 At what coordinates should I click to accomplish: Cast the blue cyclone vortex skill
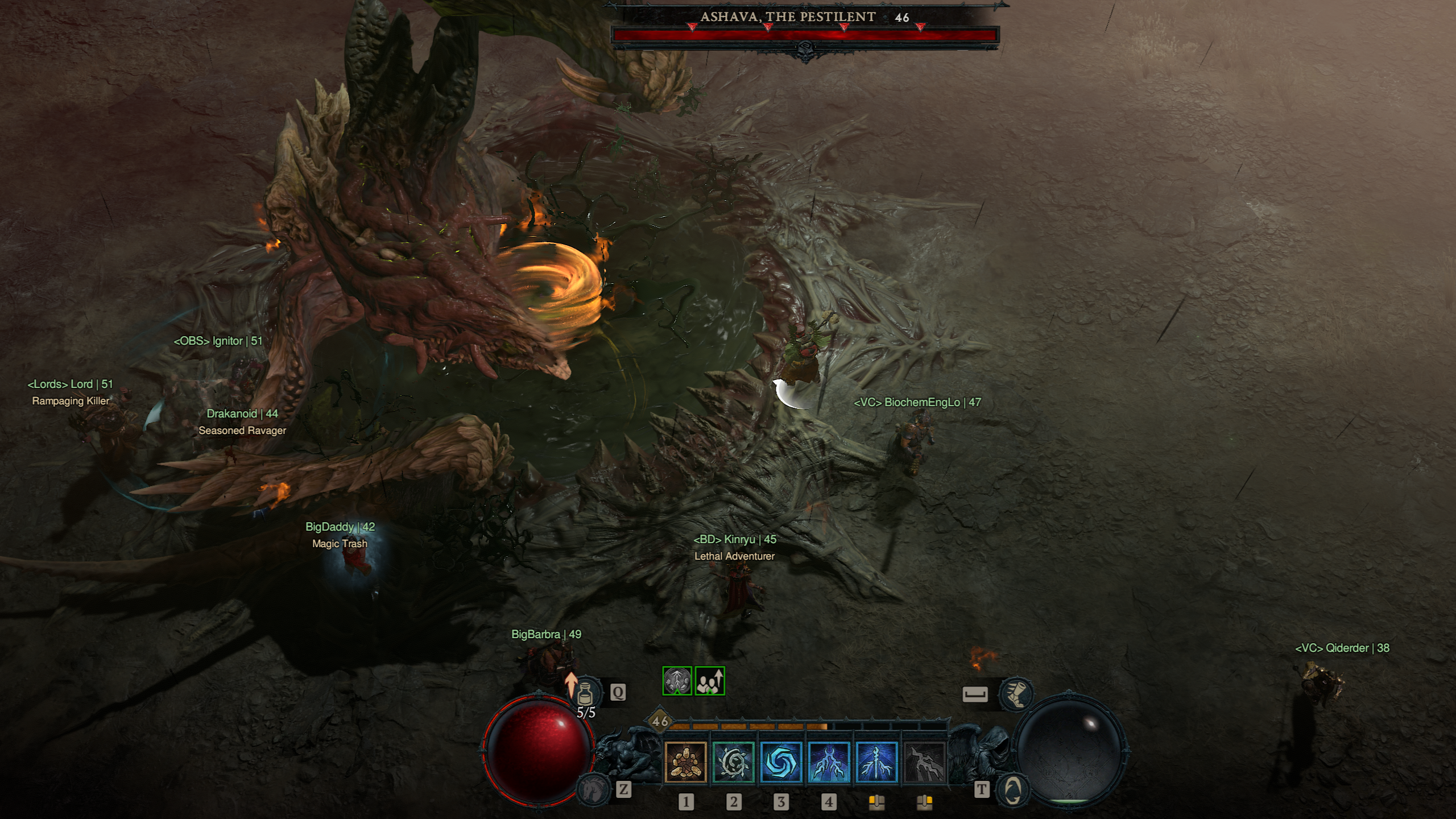click(781, 763)
